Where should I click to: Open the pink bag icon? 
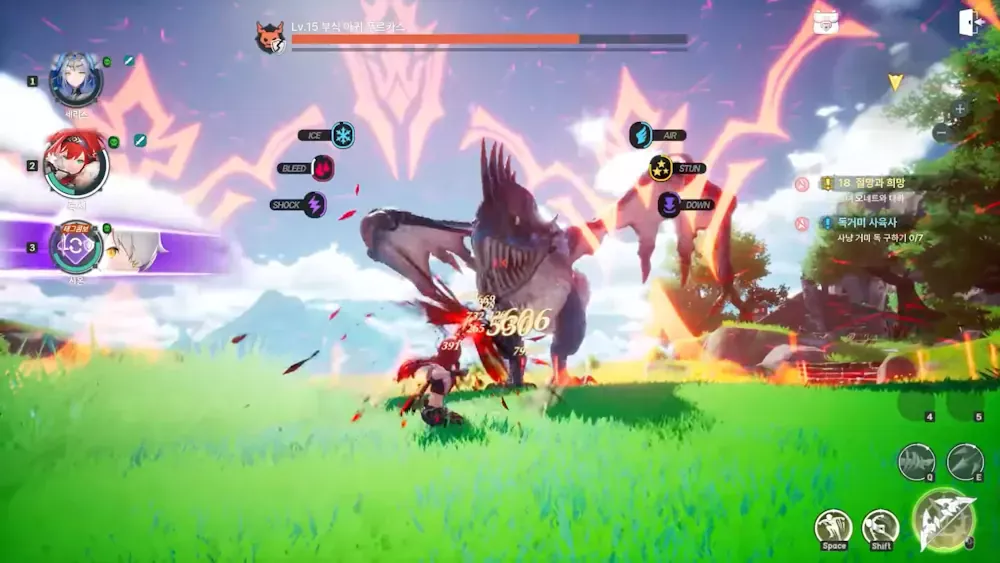click(826, 22)
